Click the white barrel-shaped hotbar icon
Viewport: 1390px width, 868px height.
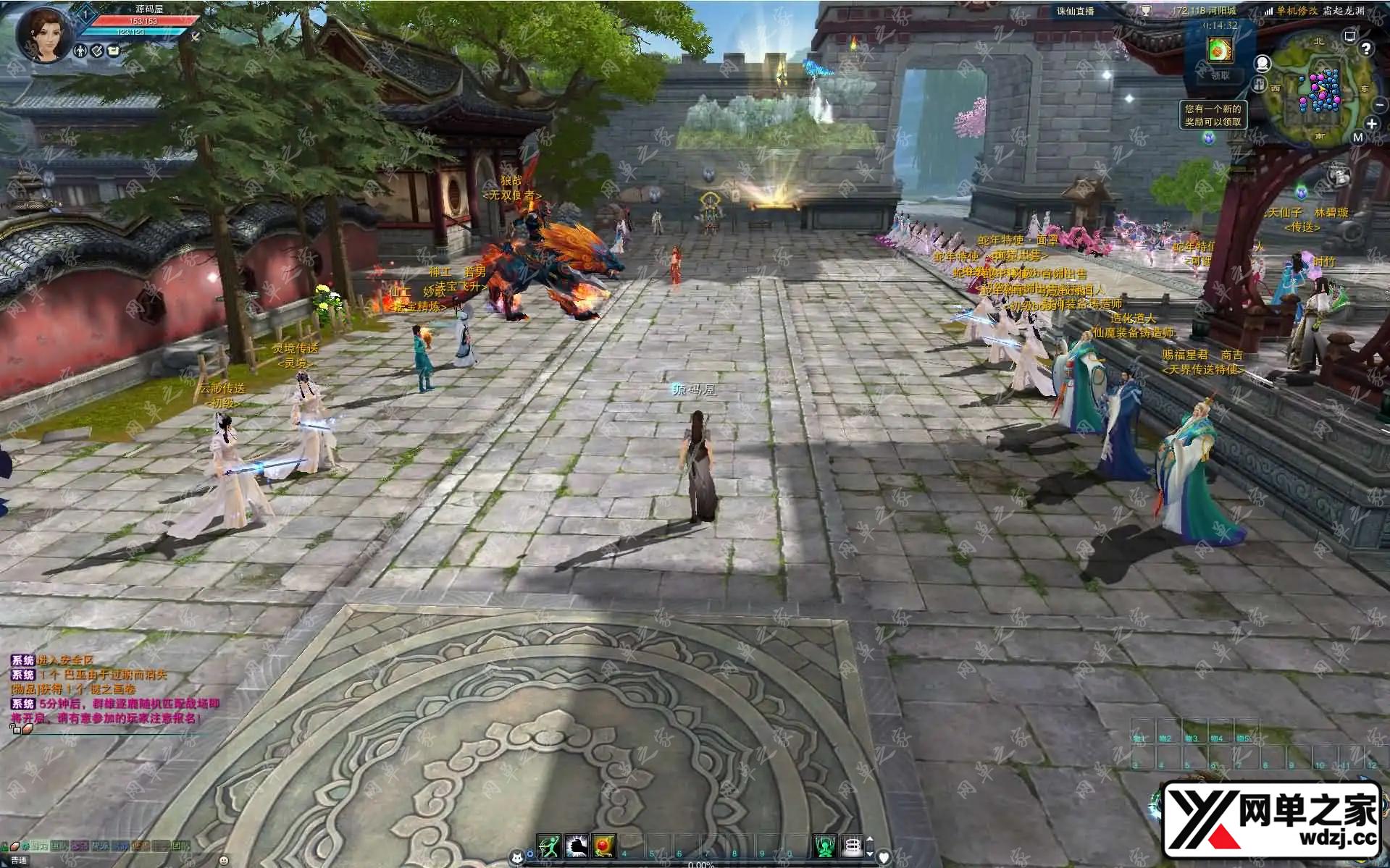pyautogui.click(x=853, y=845)
